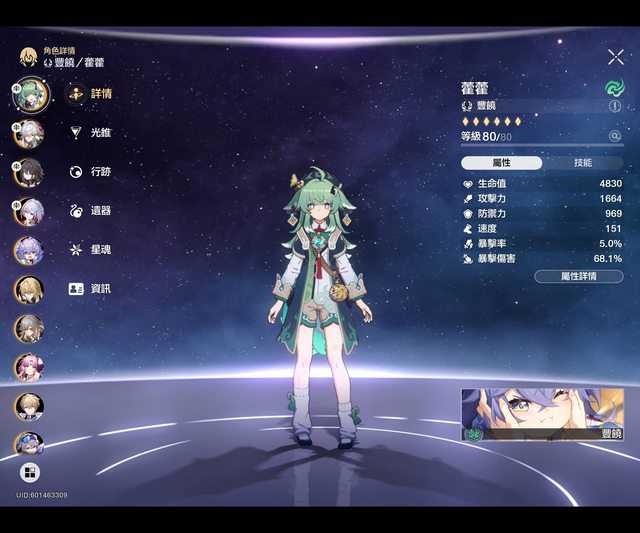This screenshot has width=640, height=533.
Task: Click the green wind element icon
Action: (x=614, y=88)
